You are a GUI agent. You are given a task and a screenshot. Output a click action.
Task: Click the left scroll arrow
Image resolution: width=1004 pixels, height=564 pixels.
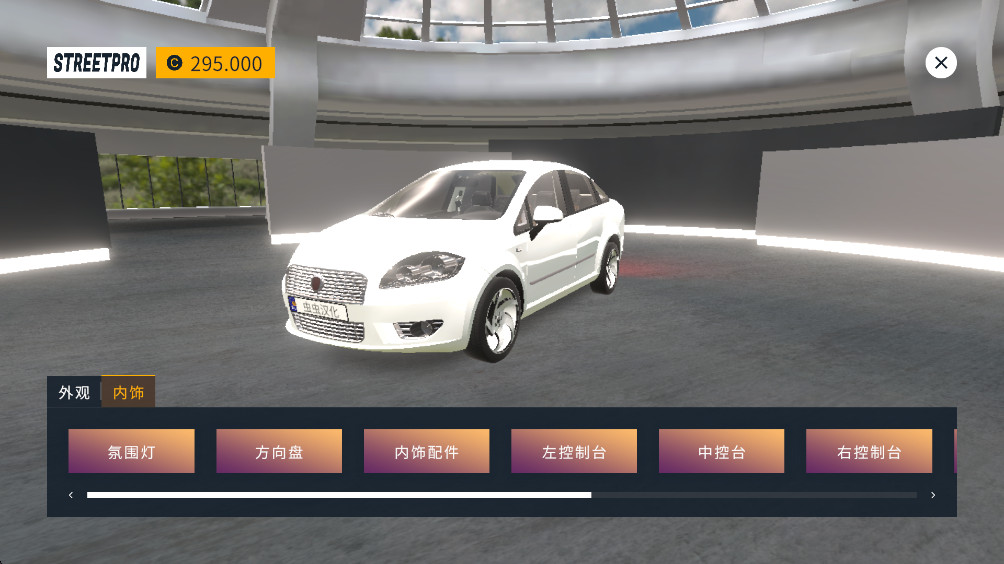click(71, 495)
